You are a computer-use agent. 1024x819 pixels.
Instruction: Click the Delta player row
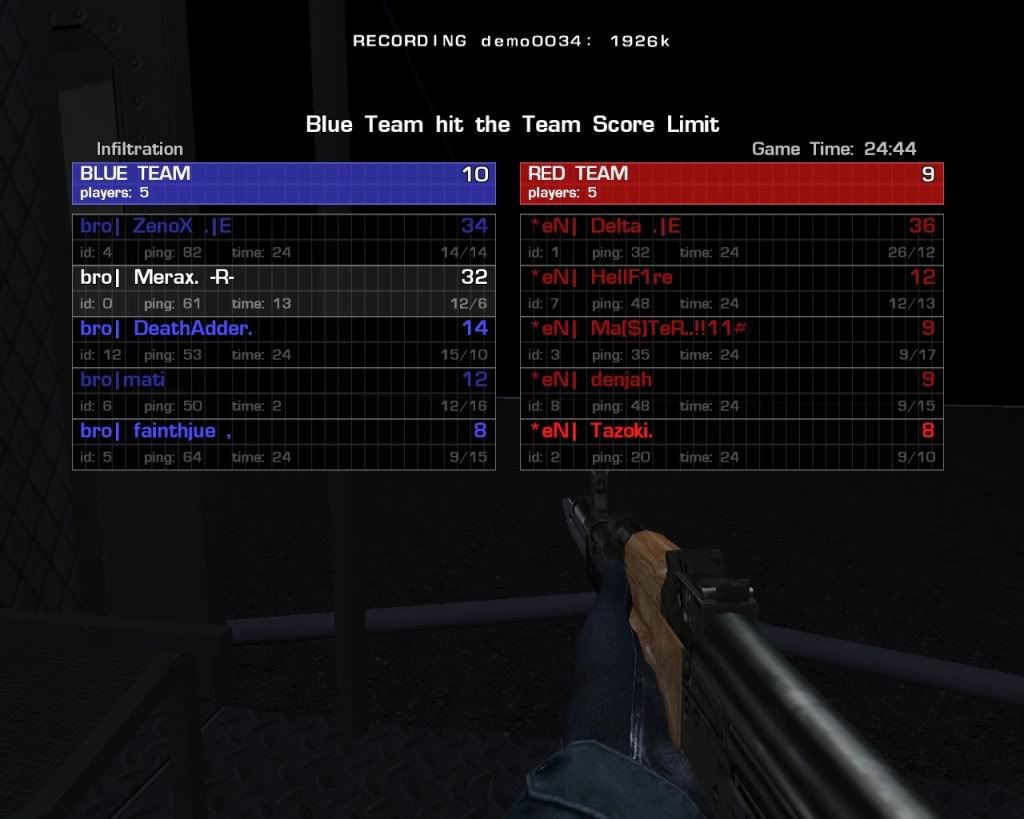click(731, 239)
